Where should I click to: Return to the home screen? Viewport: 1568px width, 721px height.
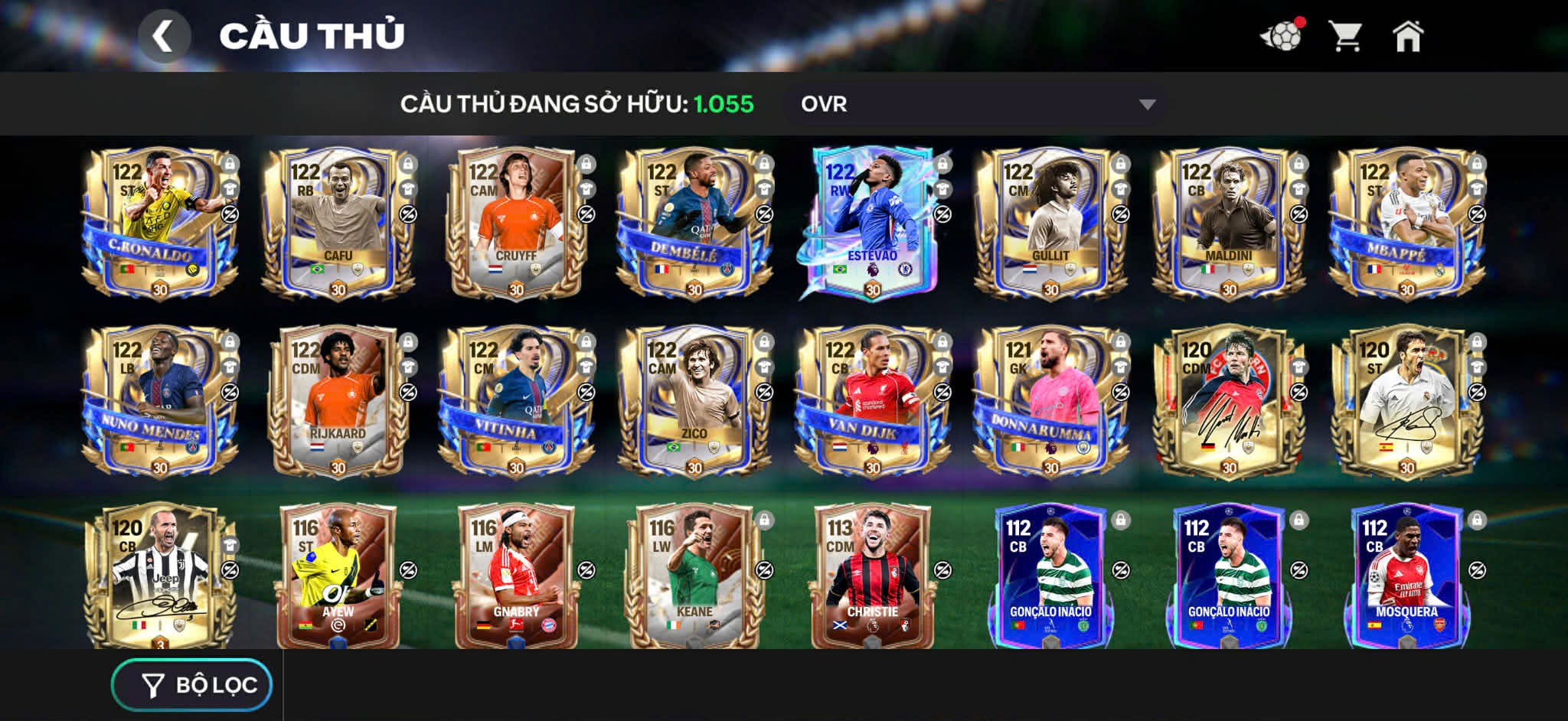(x=1407, y=36)
